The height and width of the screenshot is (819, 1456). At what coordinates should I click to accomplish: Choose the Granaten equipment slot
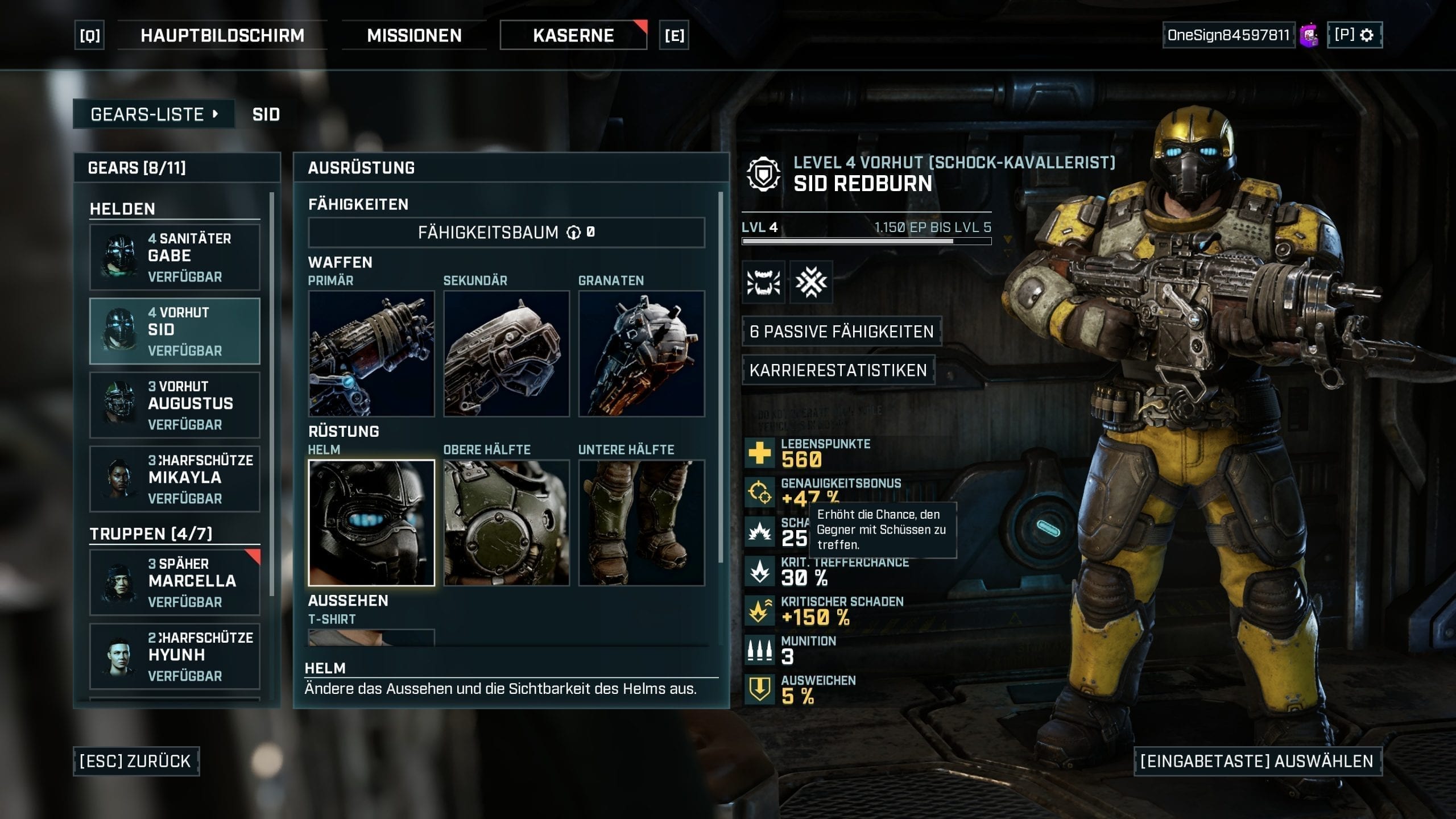(x=641, y=353)
